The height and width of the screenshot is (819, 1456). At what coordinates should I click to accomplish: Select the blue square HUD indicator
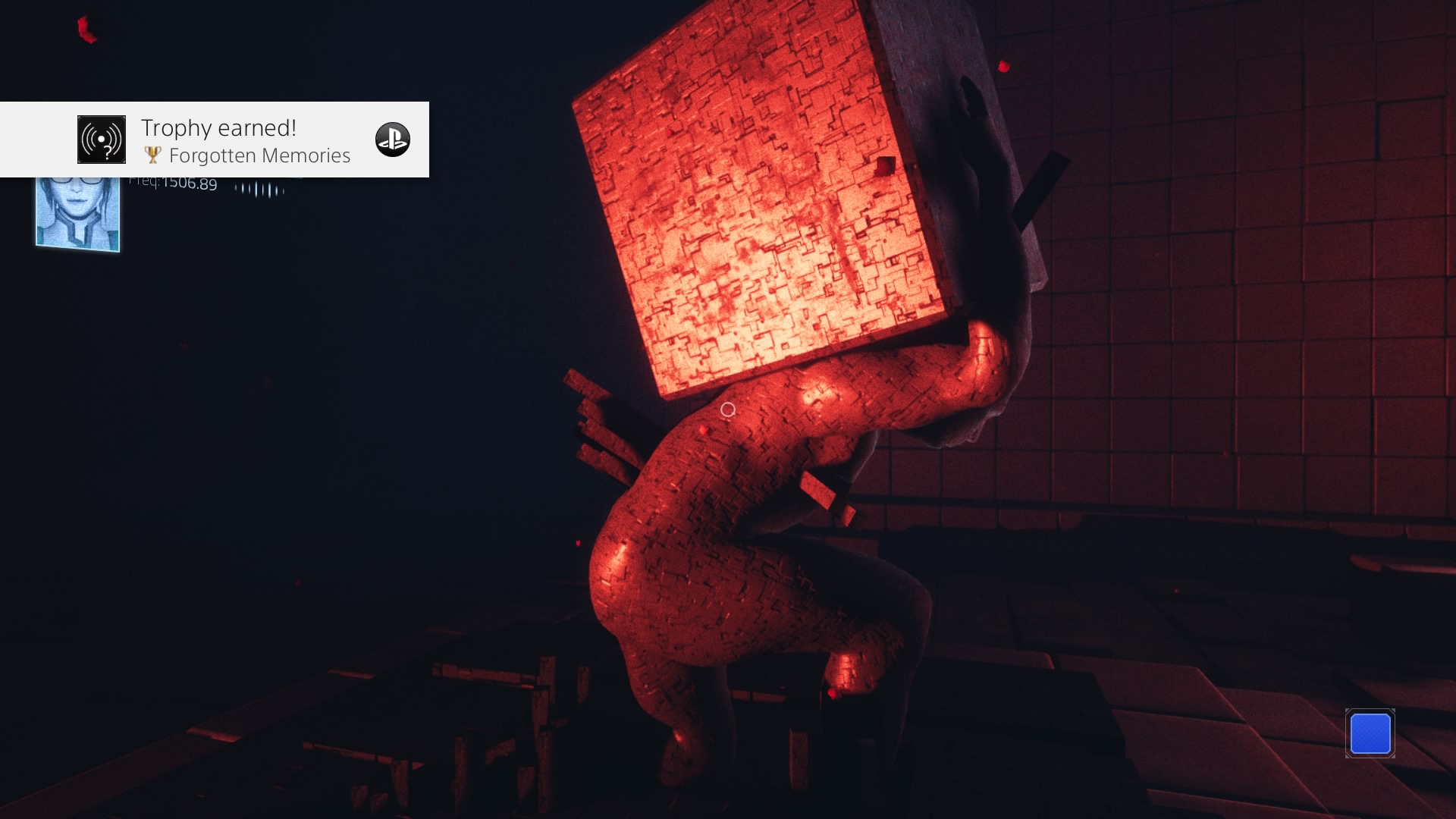coord(1370,733)
